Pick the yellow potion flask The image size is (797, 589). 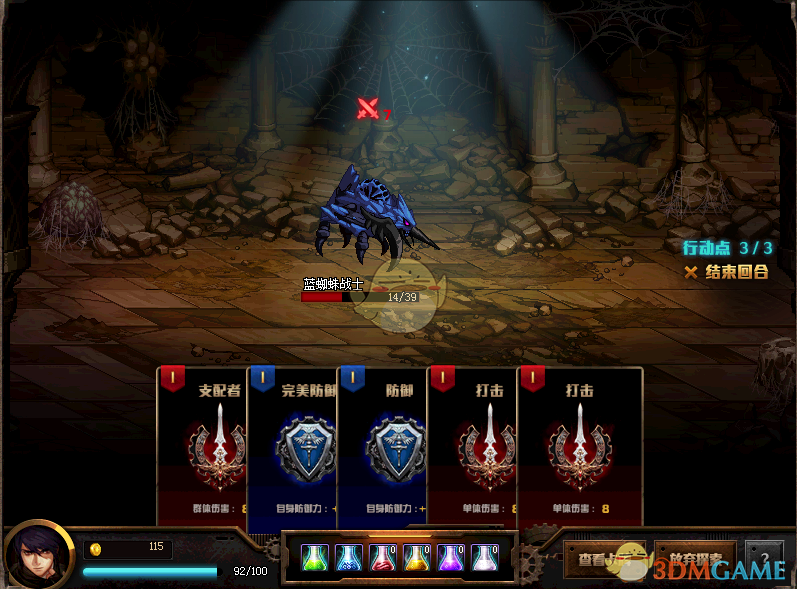(x=417, y=557)
